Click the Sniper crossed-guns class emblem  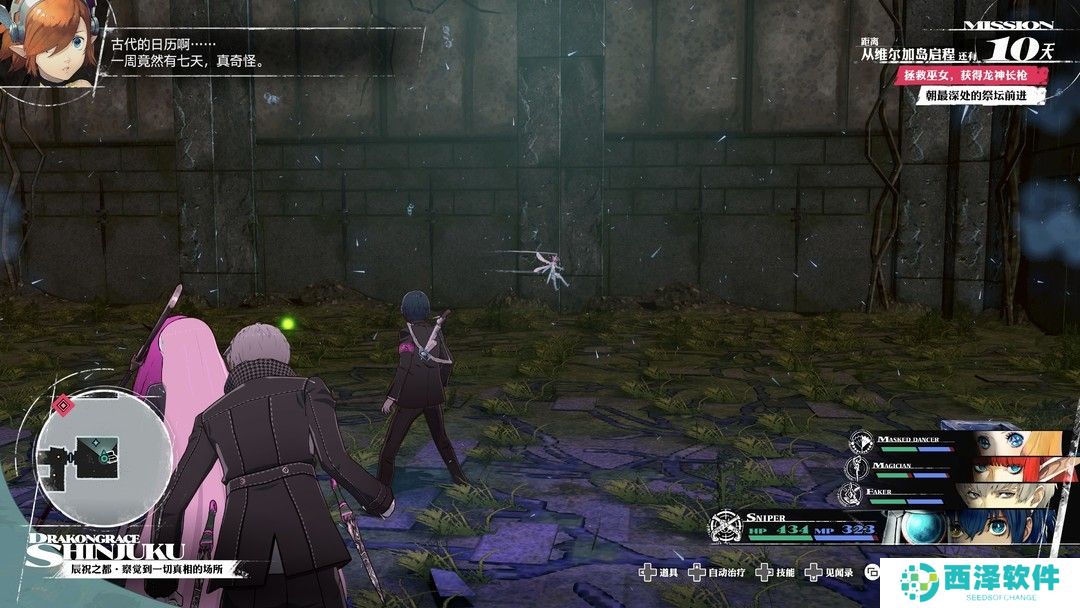point(727,527)
